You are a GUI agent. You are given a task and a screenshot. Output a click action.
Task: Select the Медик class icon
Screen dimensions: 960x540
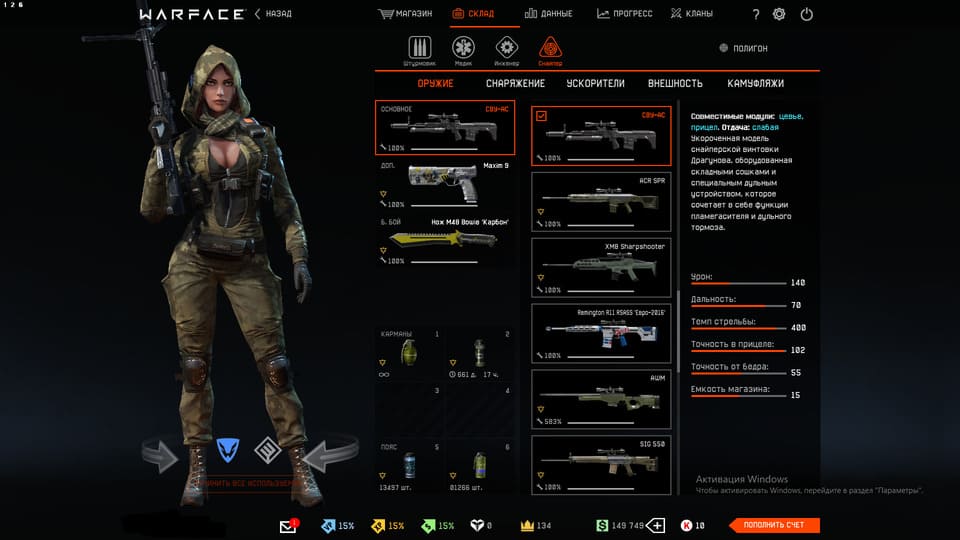tap(463, 49)
